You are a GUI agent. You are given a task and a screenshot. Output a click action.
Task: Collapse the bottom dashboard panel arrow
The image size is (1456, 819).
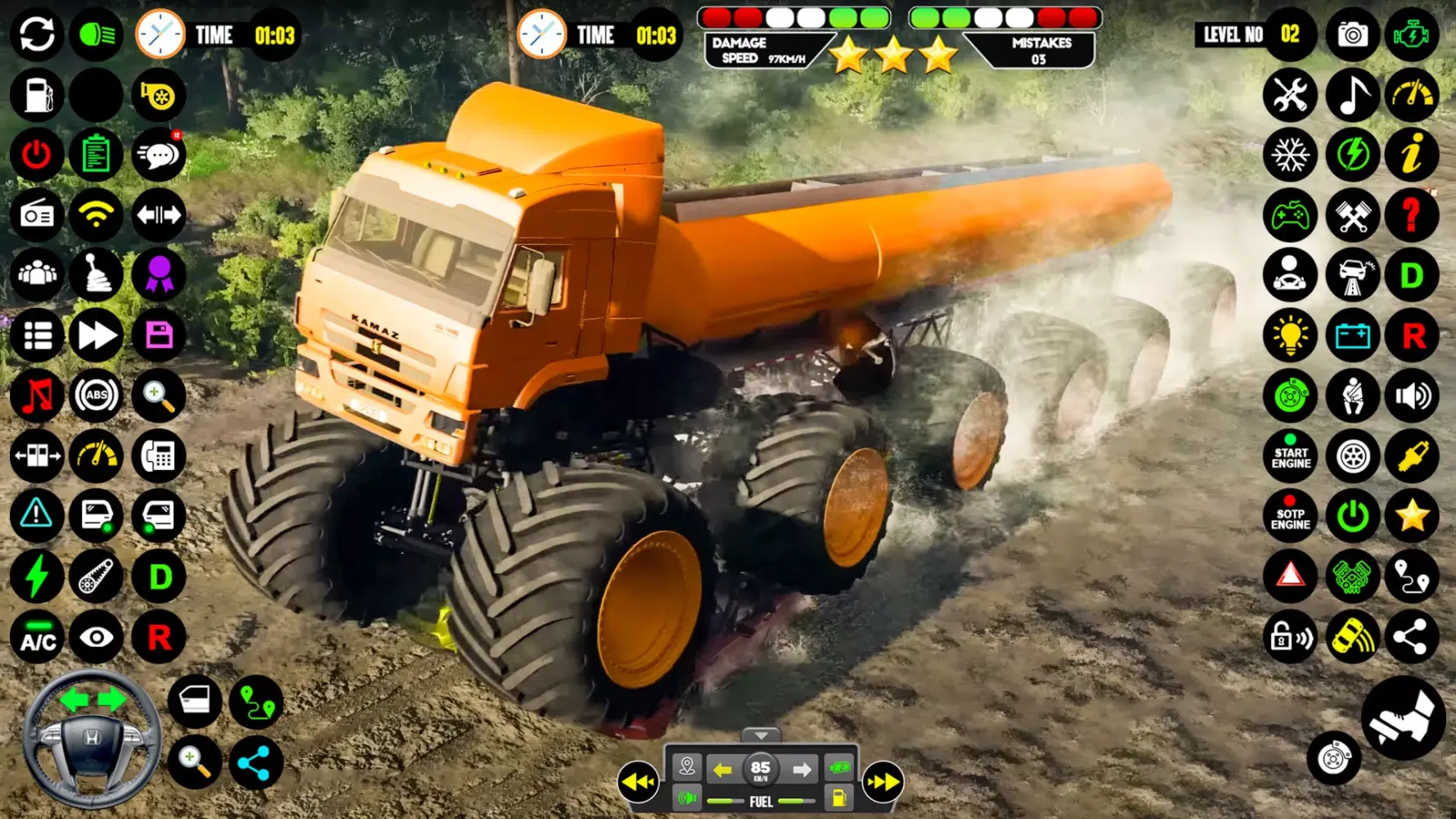point(762,735)
